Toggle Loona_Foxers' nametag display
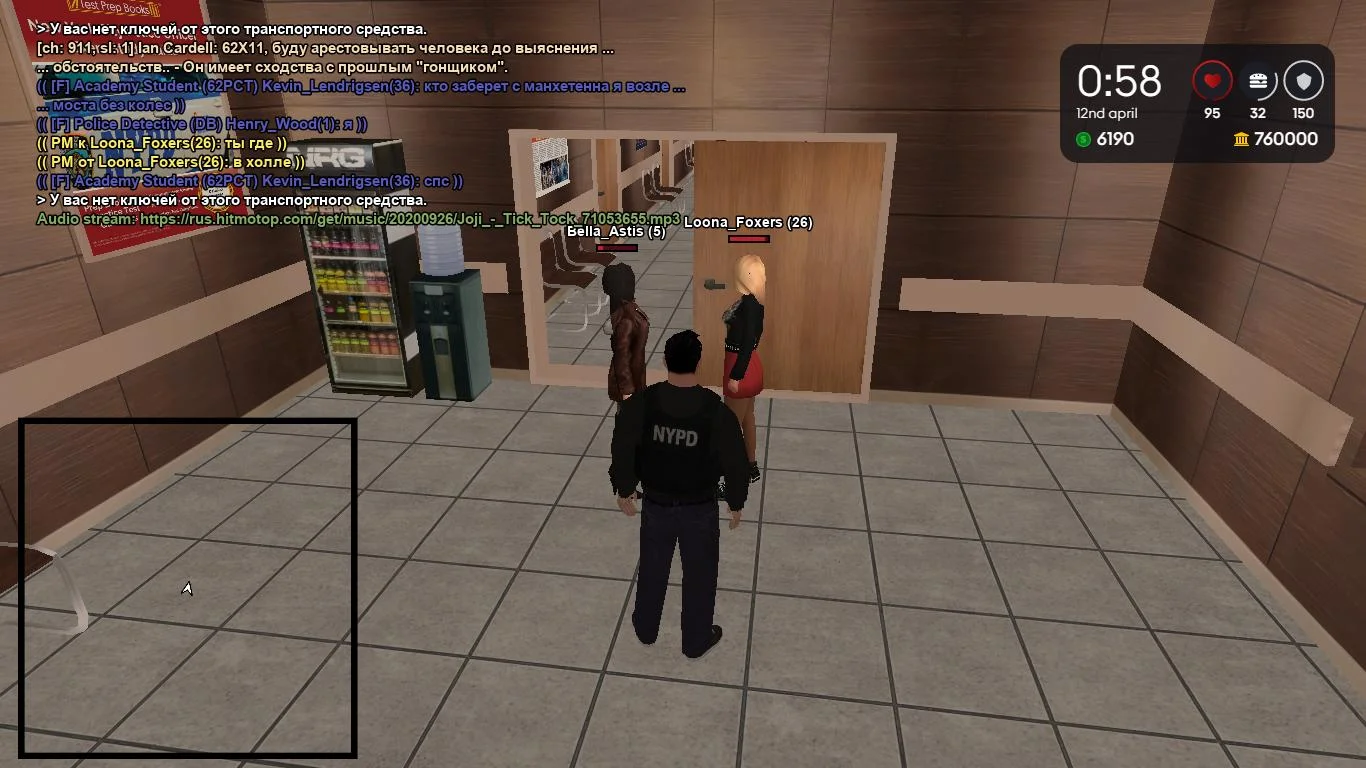 (x=747, y=224)
